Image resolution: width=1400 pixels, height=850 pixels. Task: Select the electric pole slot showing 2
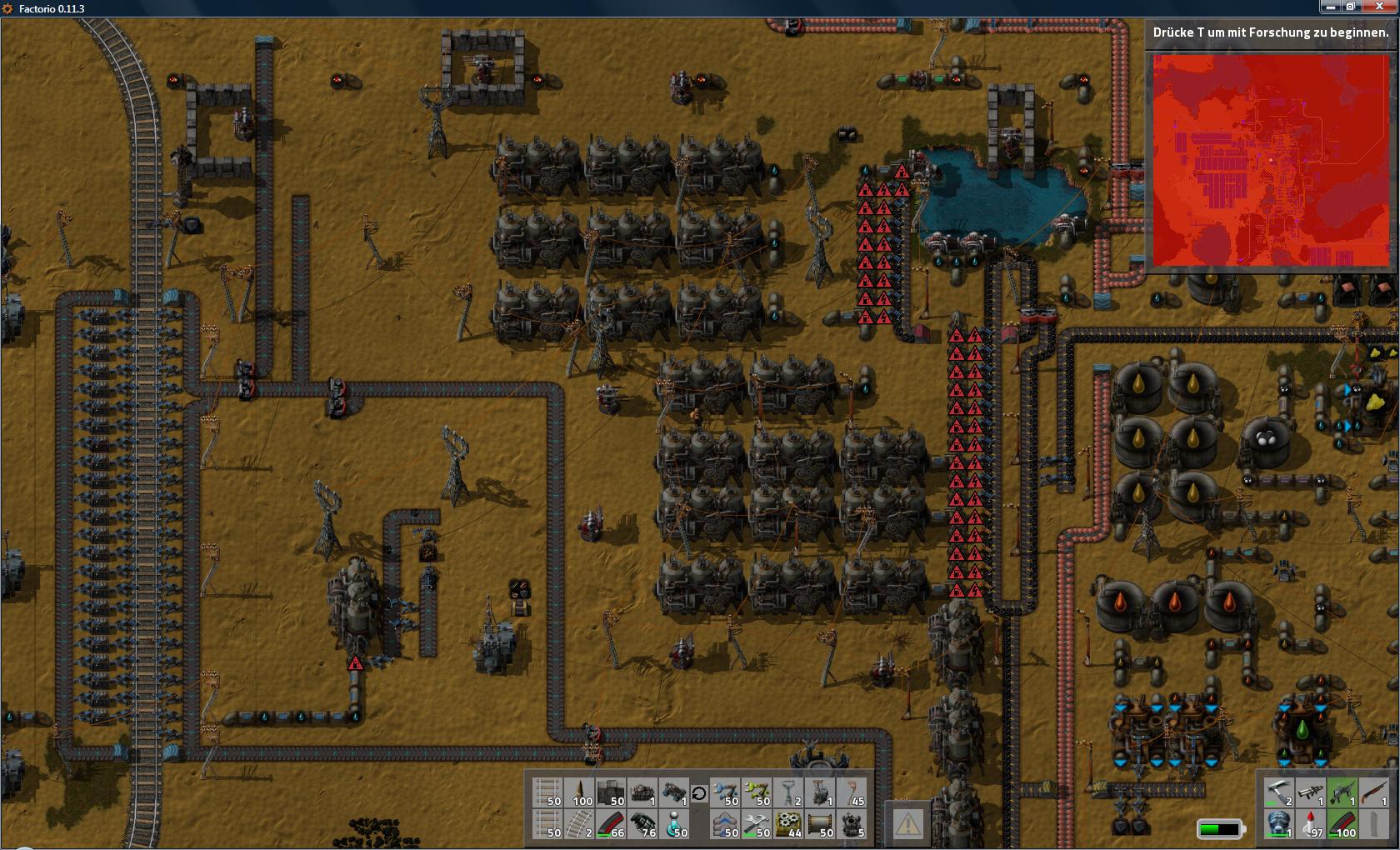[x=788, y=792]
